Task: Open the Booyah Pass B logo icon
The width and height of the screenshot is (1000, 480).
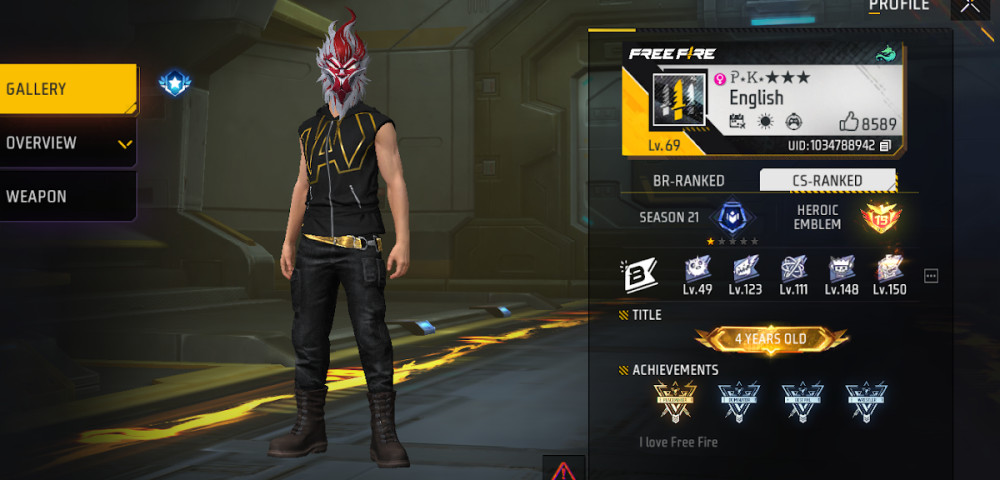Action: (639, 275)
